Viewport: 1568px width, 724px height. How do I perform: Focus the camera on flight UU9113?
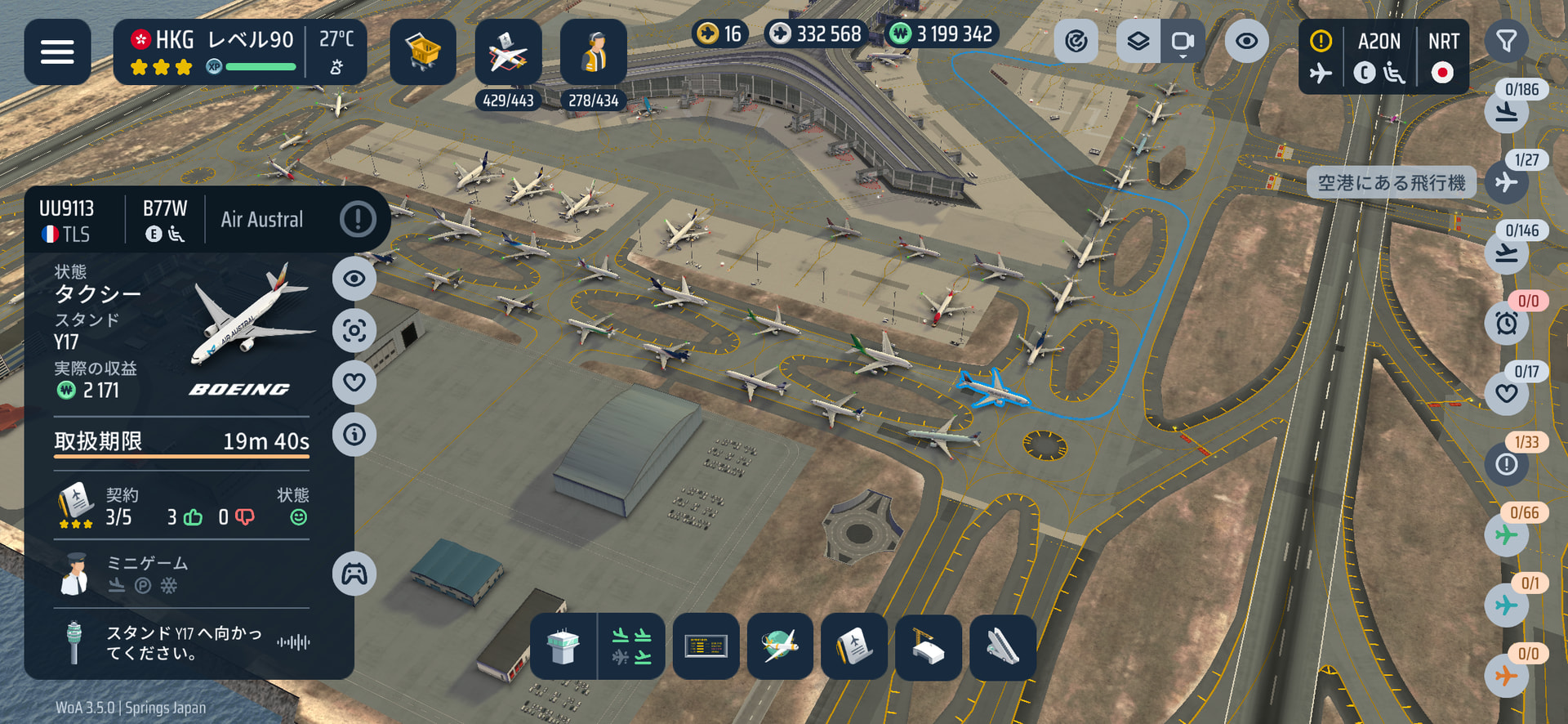(354, 330)
